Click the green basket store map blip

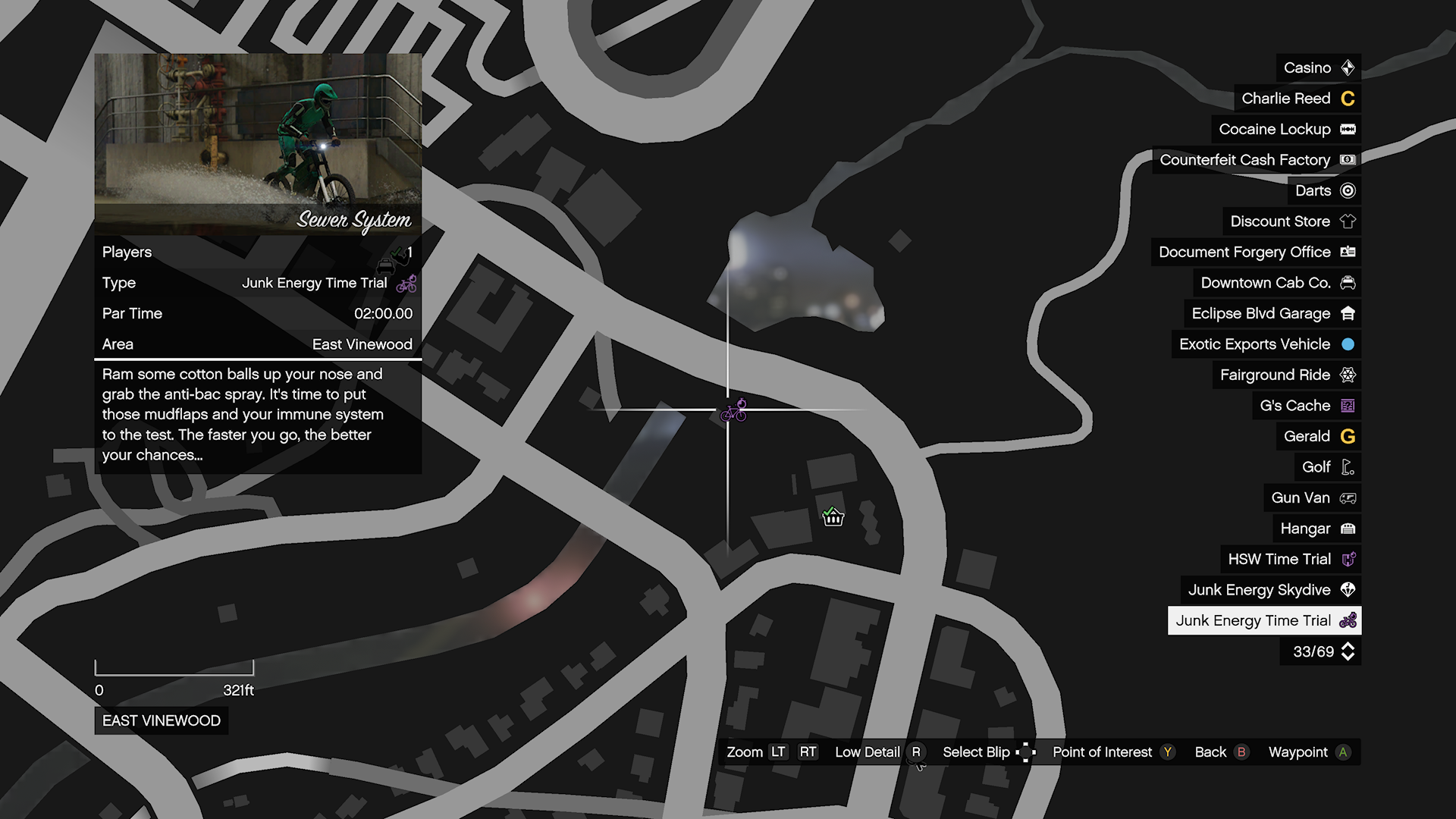pyautogui.click(x=833, y=517)
